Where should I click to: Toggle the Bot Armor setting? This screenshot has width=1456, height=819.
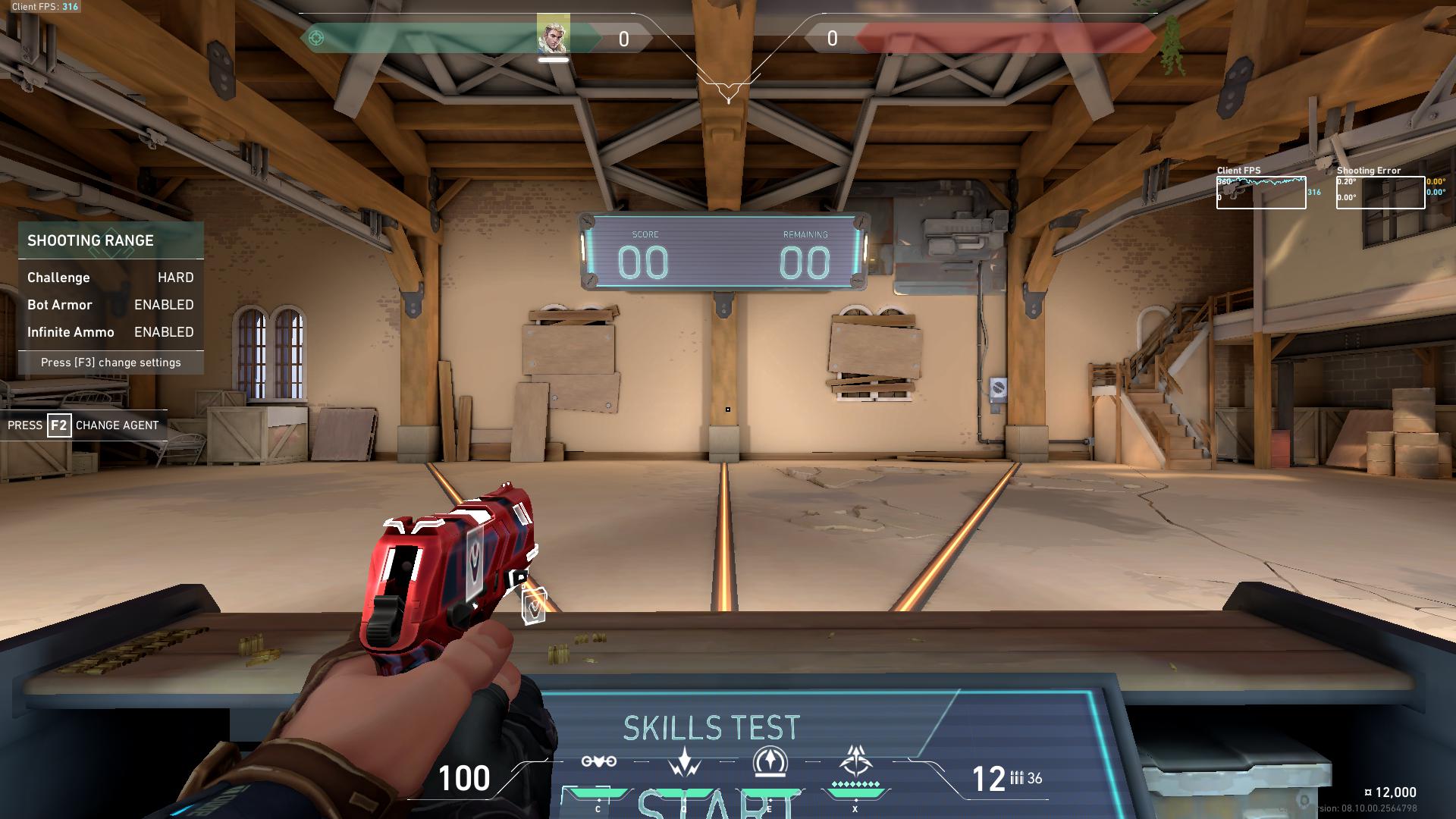pos(111,305)
